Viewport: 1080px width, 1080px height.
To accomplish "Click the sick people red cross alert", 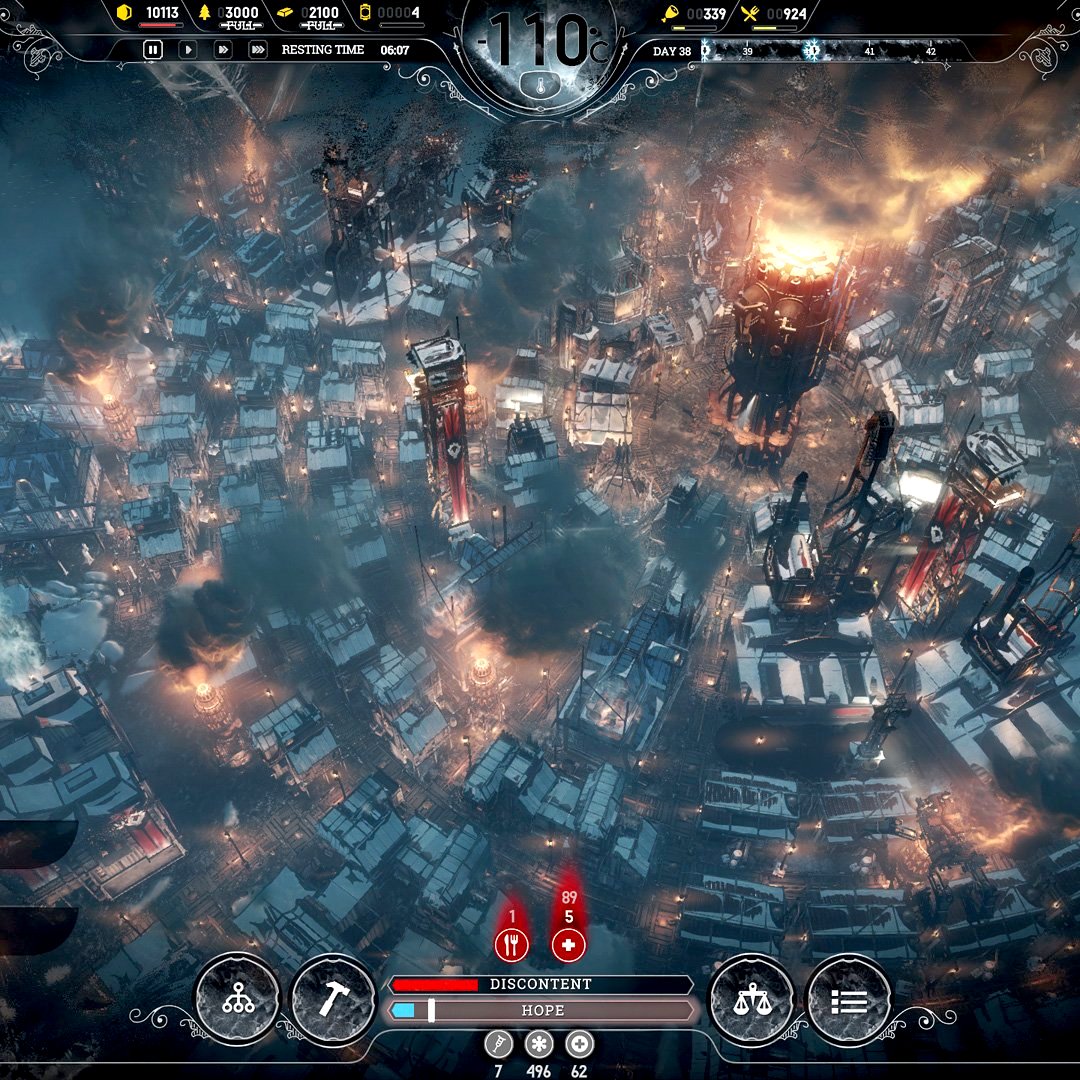I will [569, 944].
